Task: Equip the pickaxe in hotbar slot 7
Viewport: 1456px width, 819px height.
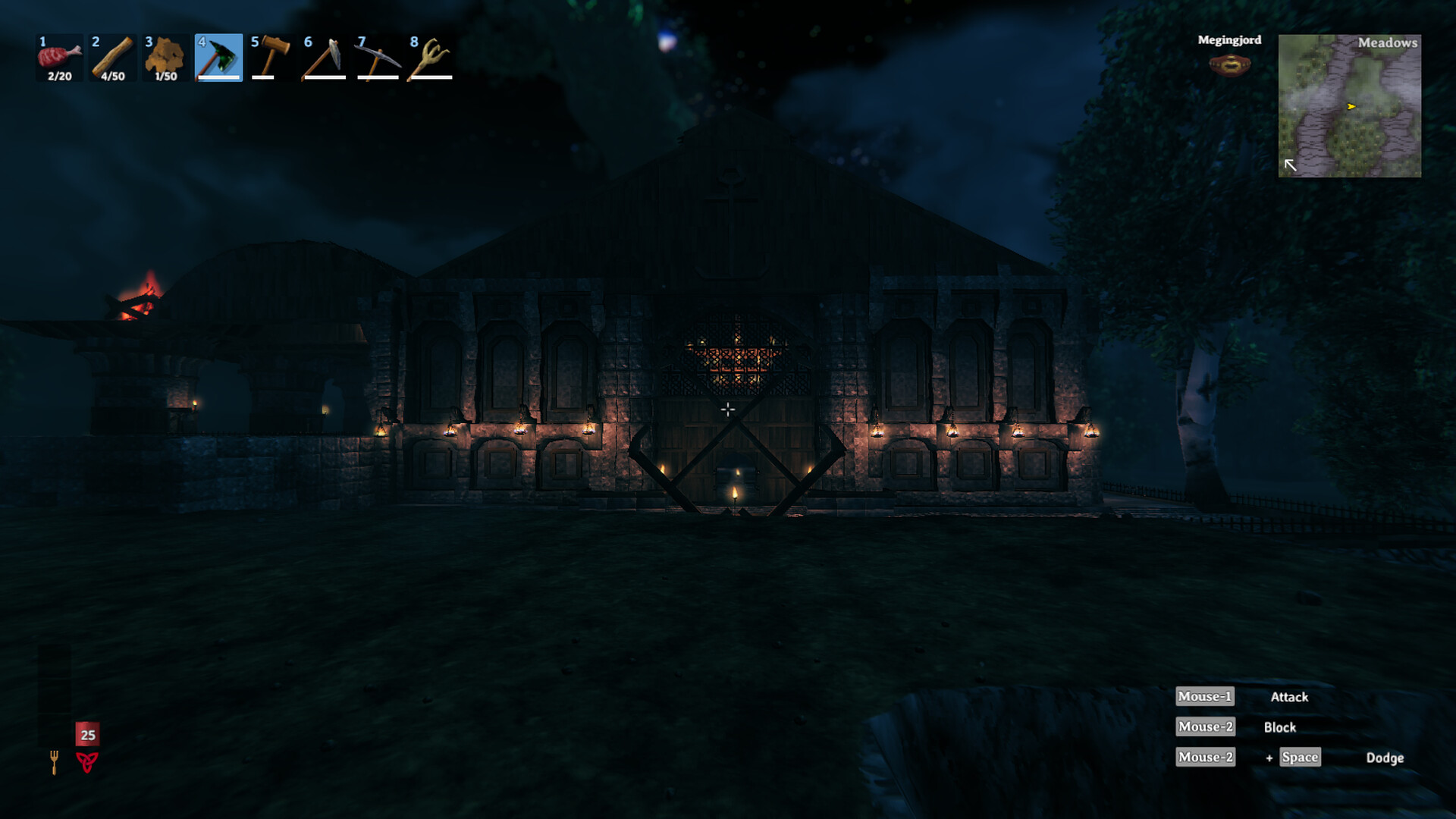Action: click(x=378, y=57)
